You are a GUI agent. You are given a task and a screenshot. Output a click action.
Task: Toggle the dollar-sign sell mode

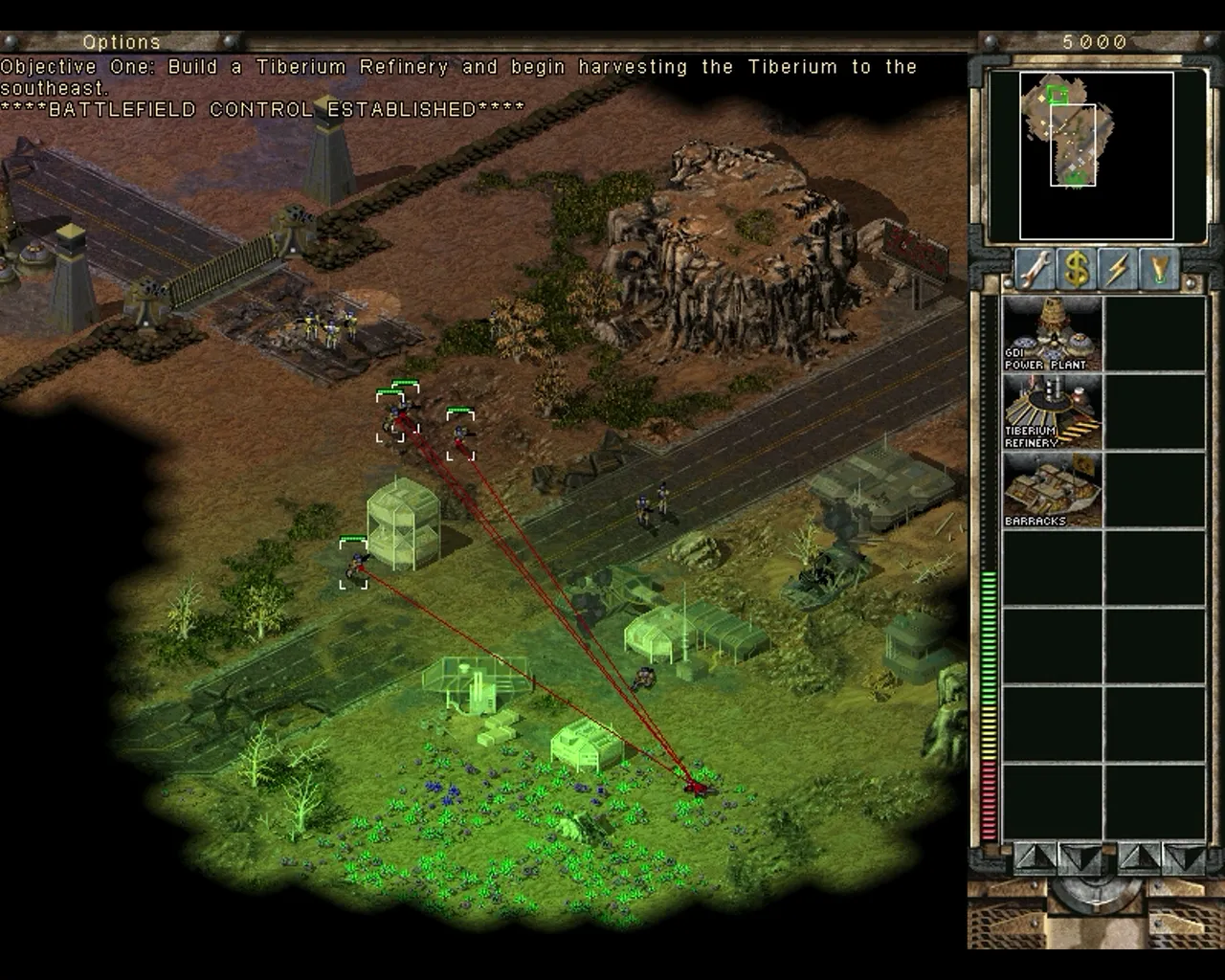pos(1077,270)
